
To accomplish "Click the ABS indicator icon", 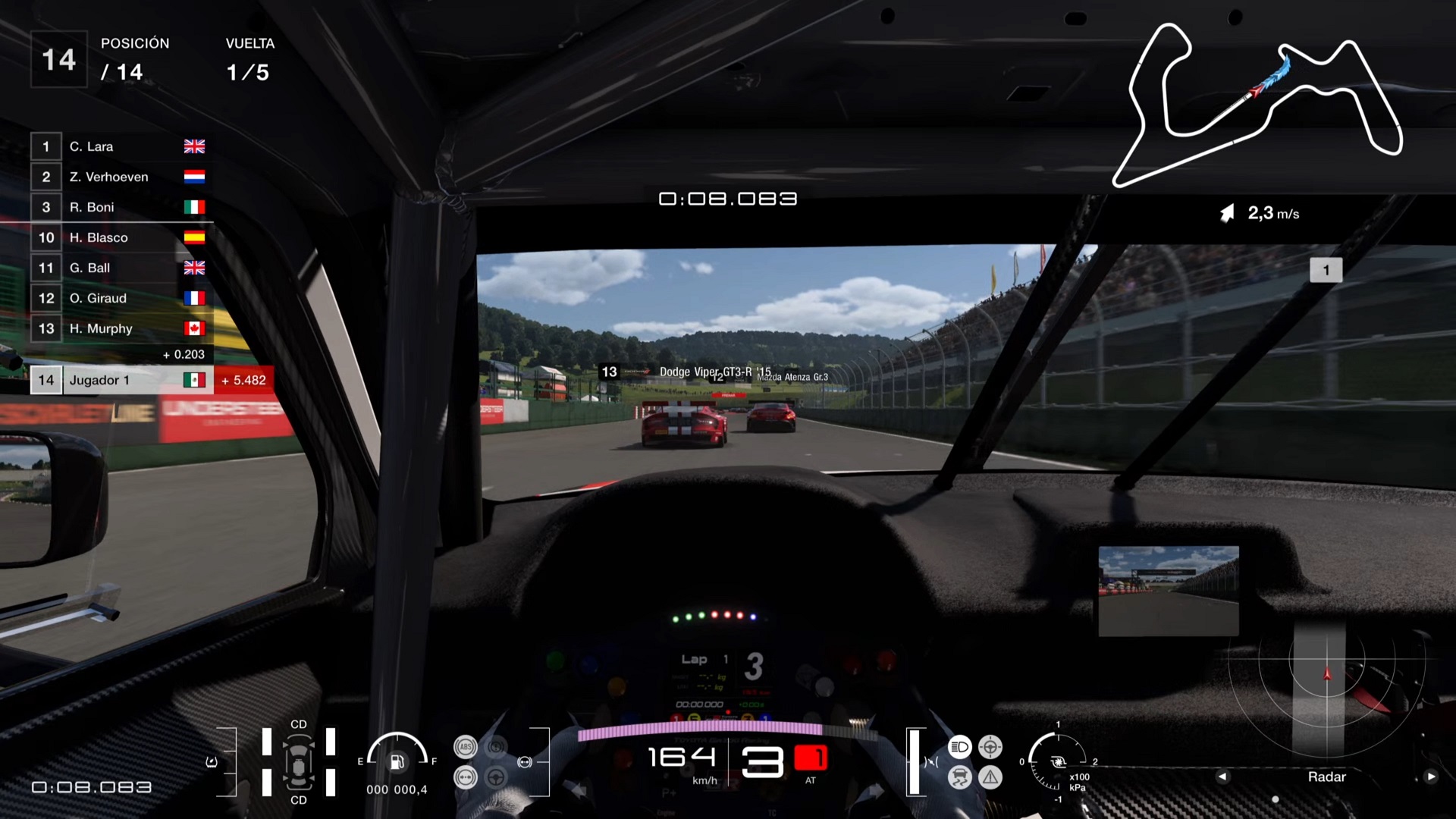I will pyautogui.click(x=466, y=747).
